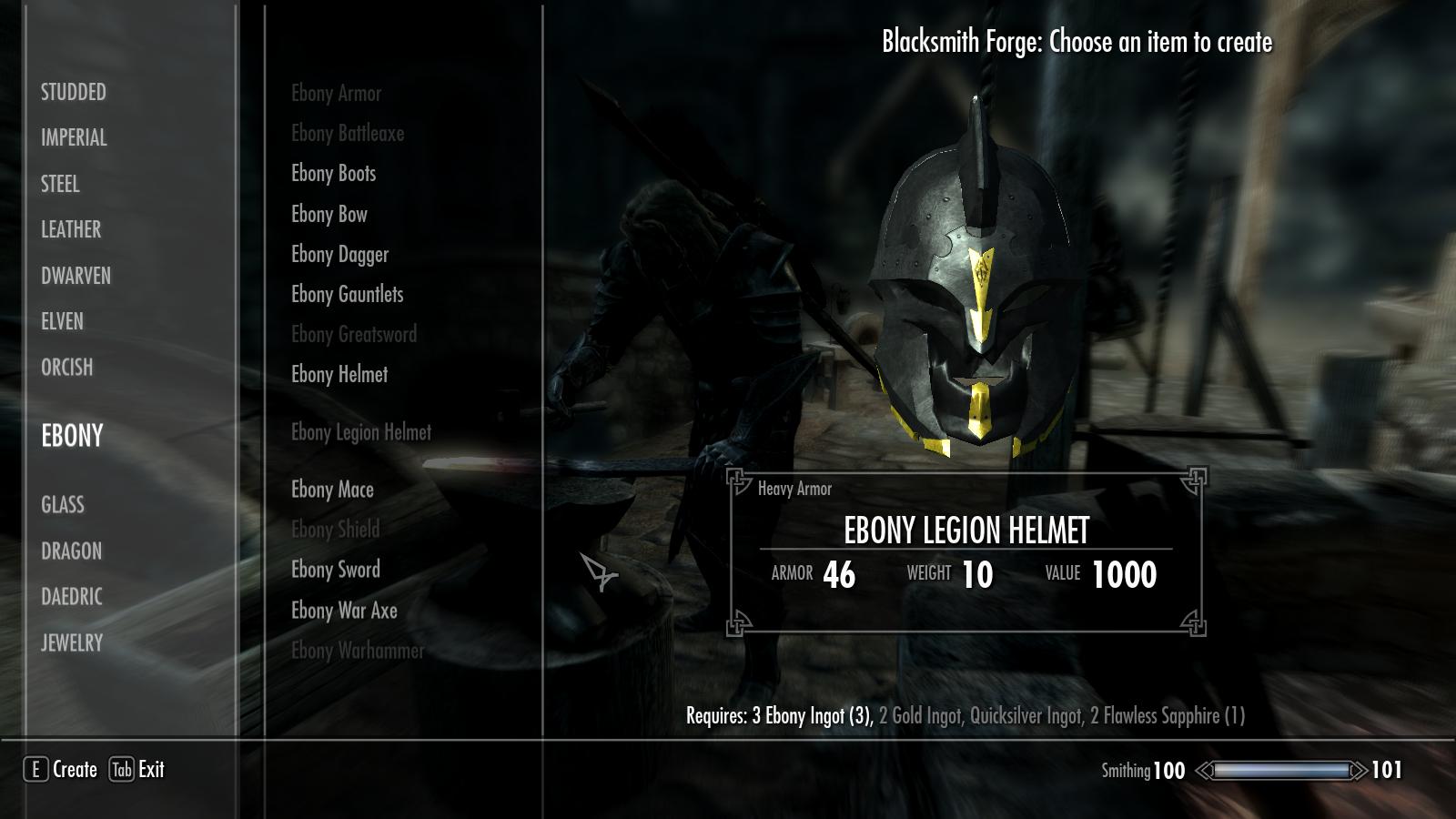Pick Ebony Gauntlets to craft
This screenshot has width=1456, height=819.
click(x=347, y=294)
